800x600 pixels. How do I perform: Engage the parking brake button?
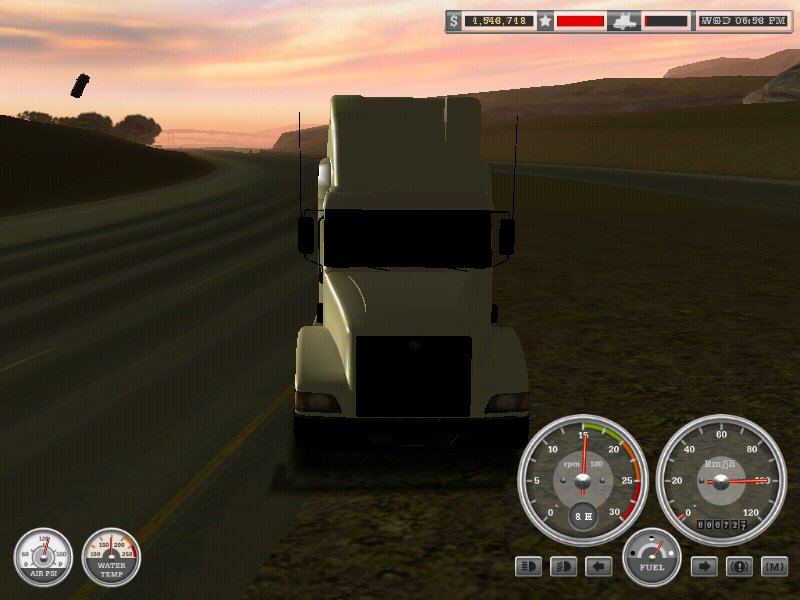739,567
